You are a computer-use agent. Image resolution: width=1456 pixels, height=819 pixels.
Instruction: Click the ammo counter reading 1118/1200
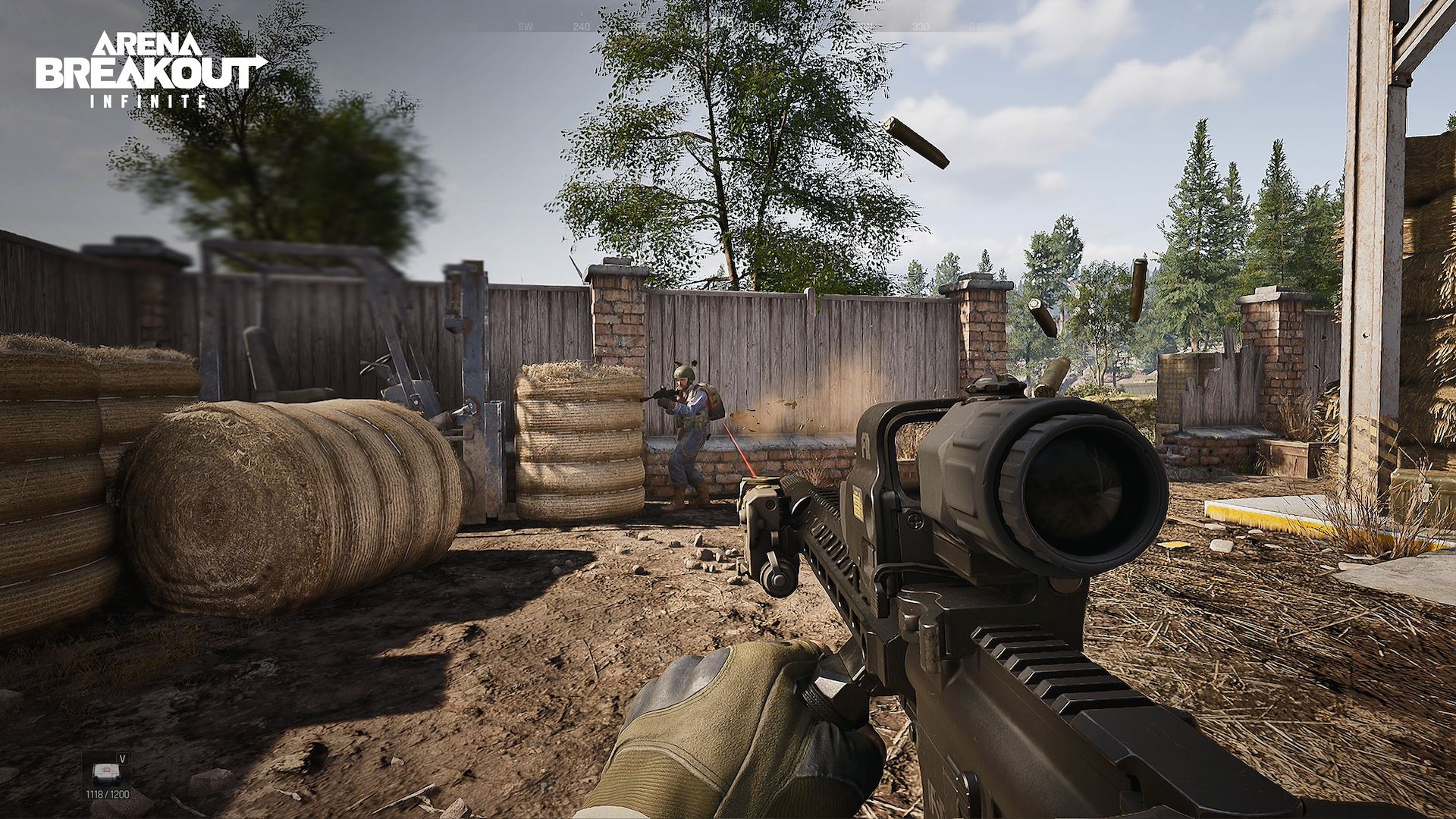tap(108, 795)
